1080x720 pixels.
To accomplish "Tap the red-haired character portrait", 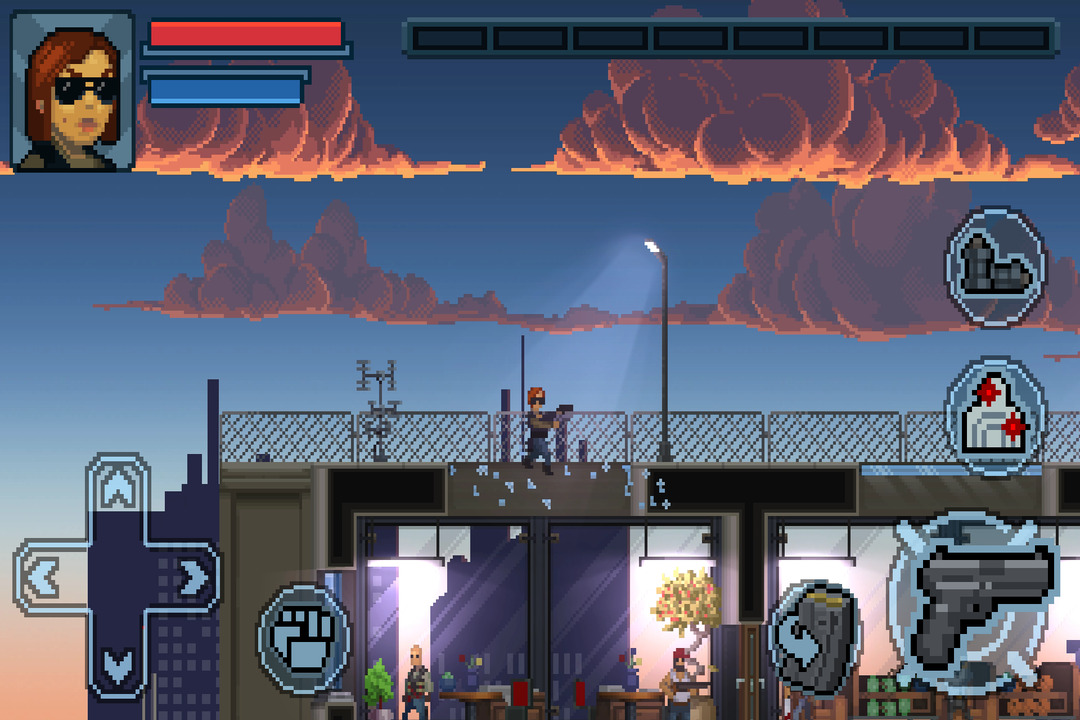I will point(73,91).
